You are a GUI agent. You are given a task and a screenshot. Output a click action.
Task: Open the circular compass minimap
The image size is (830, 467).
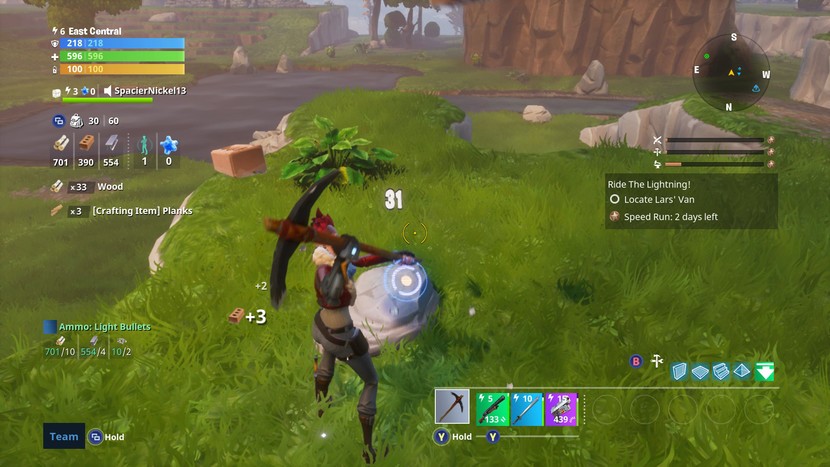click(x=731, y=72)
